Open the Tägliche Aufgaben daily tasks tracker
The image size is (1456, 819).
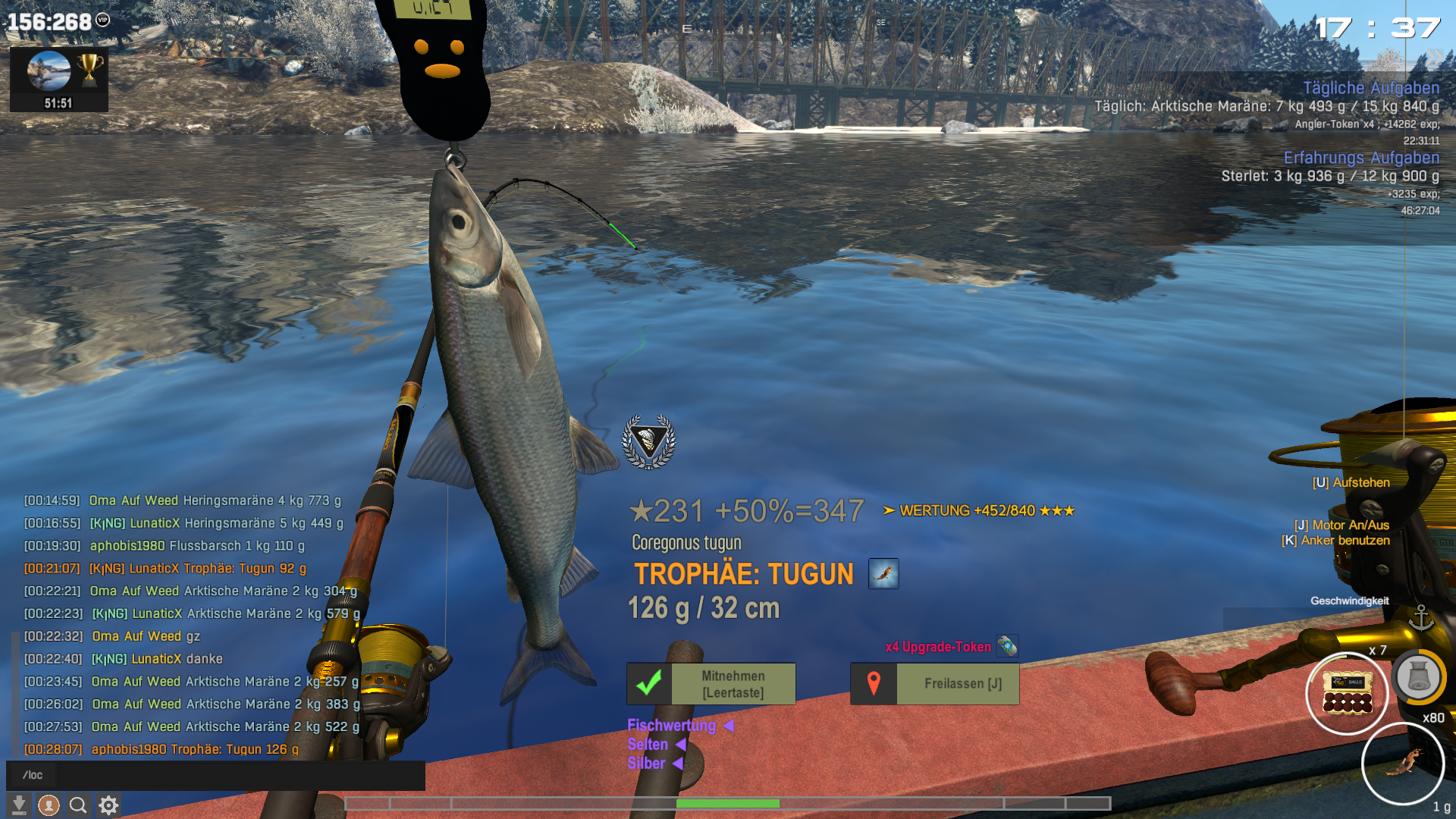[1370, 88]
